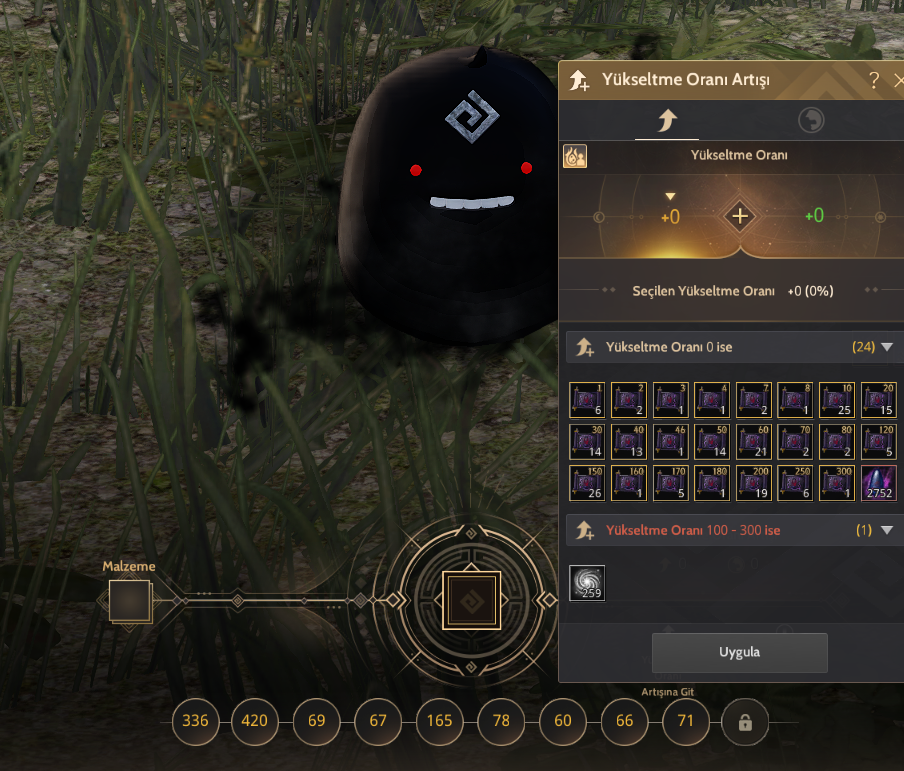Click the central enhancement item slot
The height and width of the screenshot is (771, 904).
[471, 601]
